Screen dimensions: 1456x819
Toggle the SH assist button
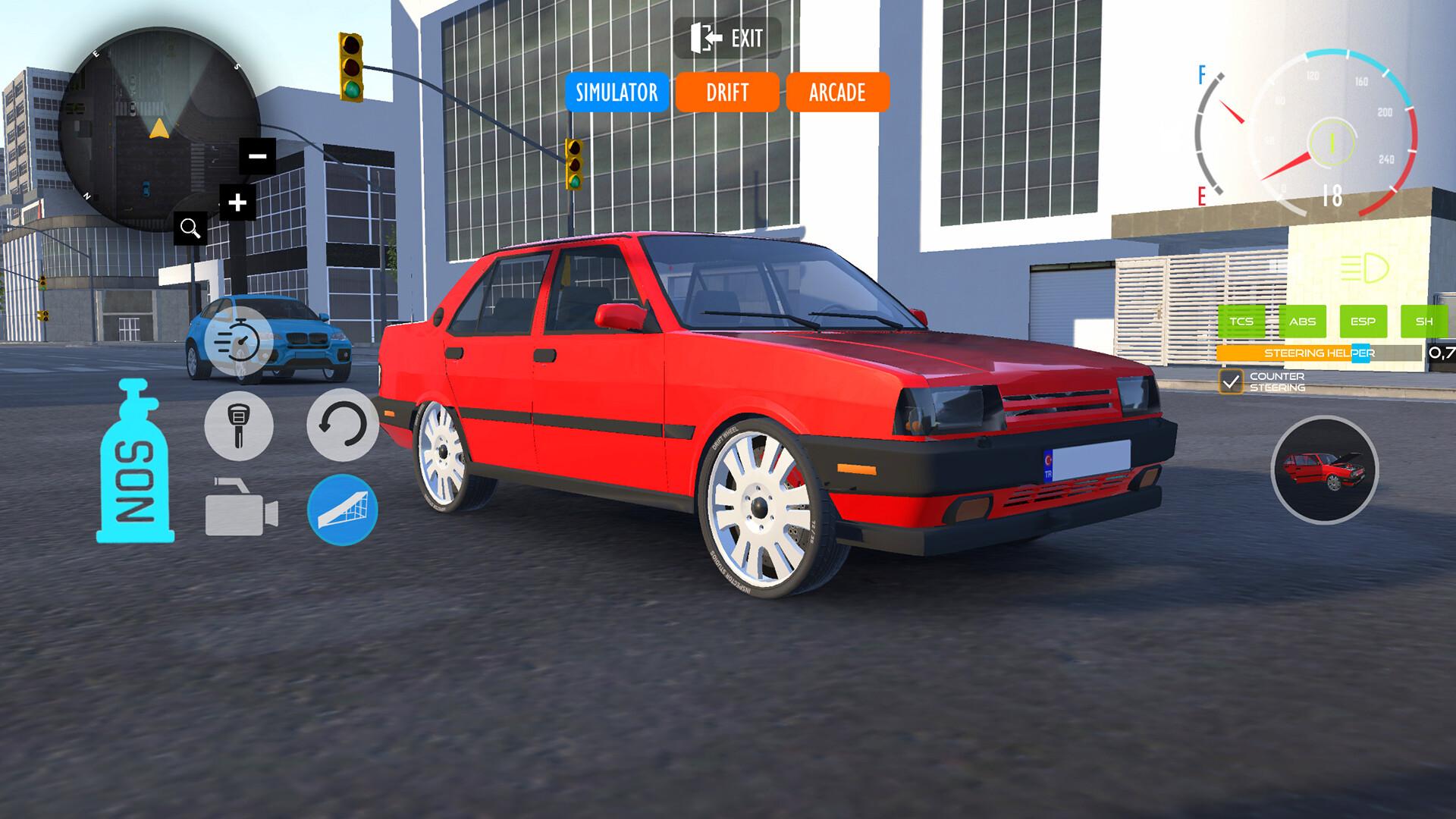(x=1423, y=322)
